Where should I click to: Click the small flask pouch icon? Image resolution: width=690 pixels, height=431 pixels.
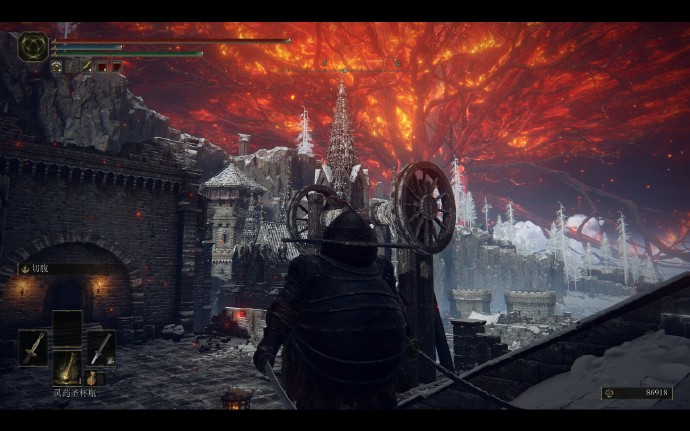[x=90, y=378]
